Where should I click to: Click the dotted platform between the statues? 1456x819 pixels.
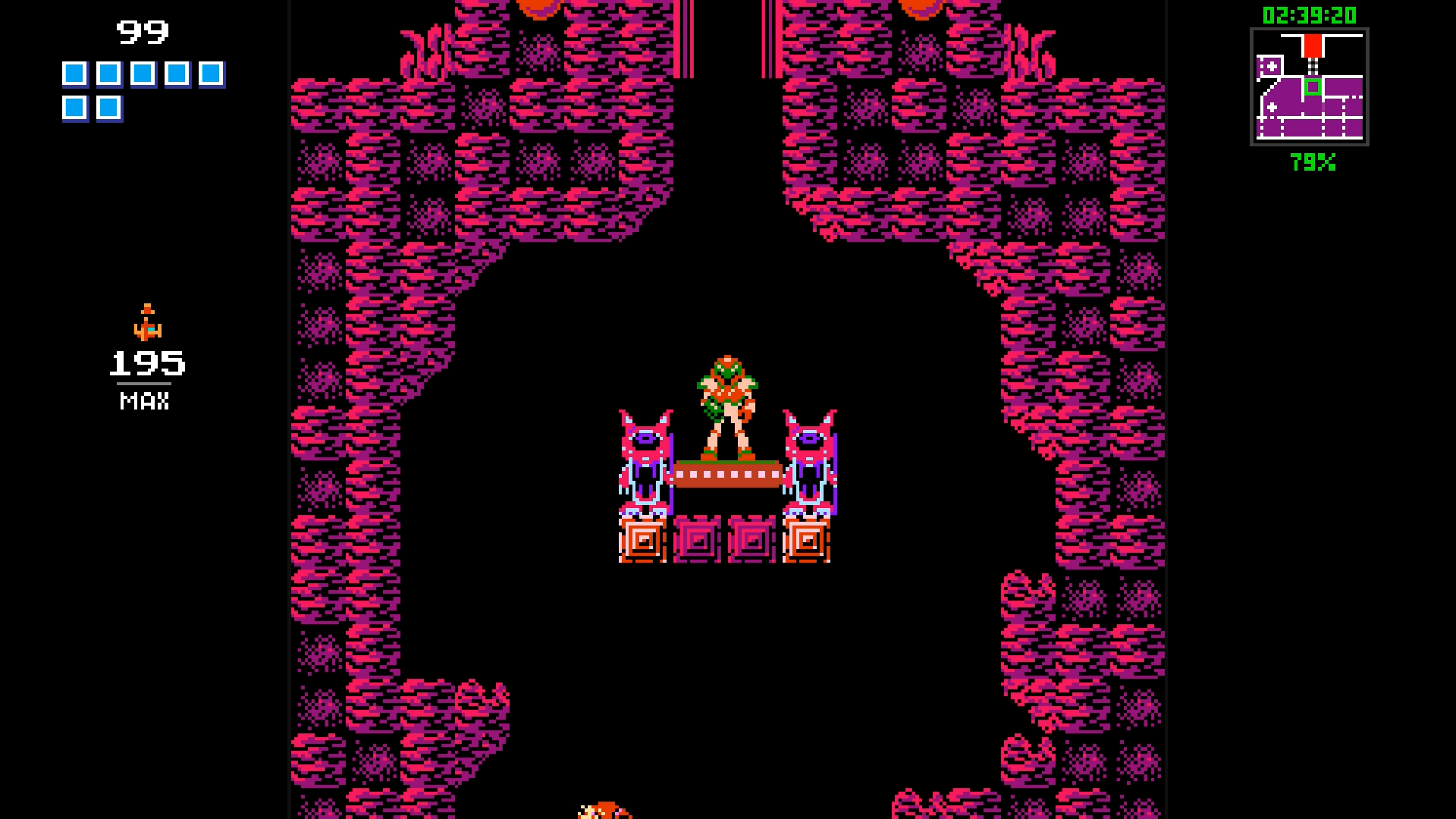729,476
